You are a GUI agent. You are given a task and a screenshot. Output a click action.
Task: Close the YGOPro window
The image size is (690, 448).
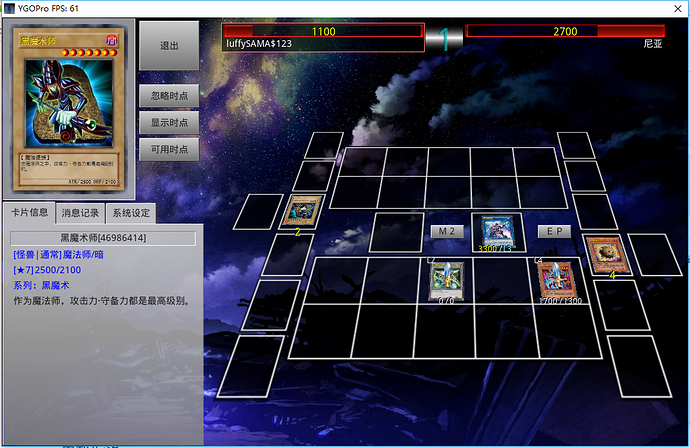(x=672, y=8)
